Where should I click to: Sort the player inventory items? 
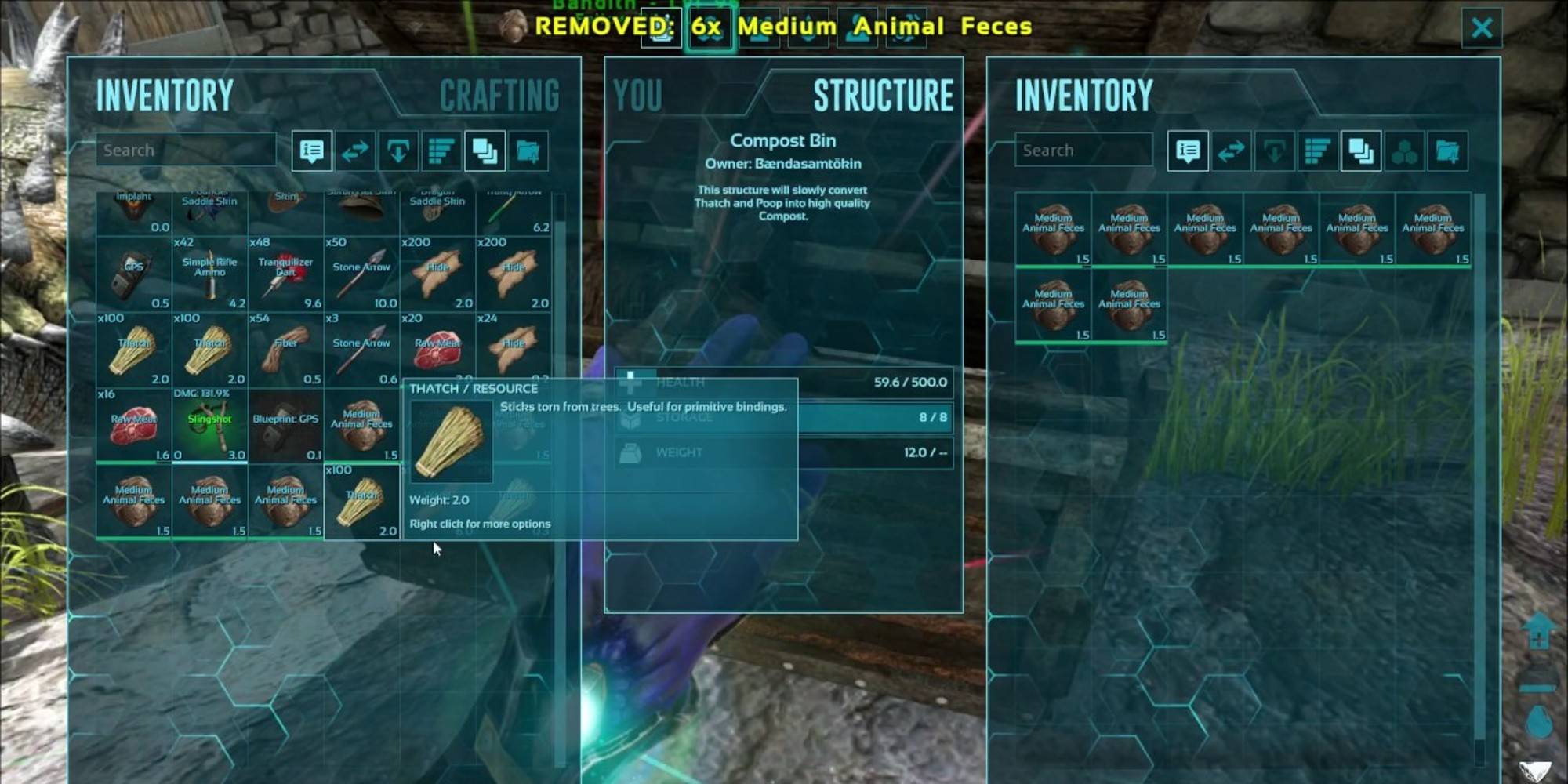pyautogui.click(x=441, y=151)
